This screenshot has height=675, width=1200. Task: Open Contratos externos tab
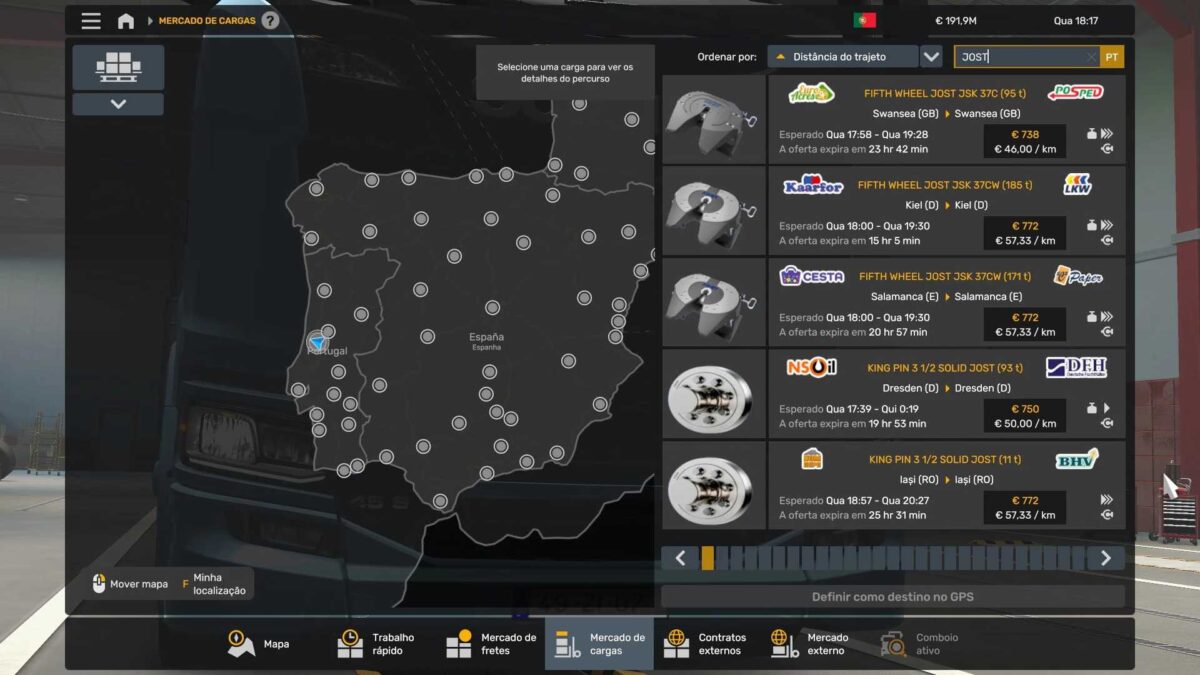706,644
